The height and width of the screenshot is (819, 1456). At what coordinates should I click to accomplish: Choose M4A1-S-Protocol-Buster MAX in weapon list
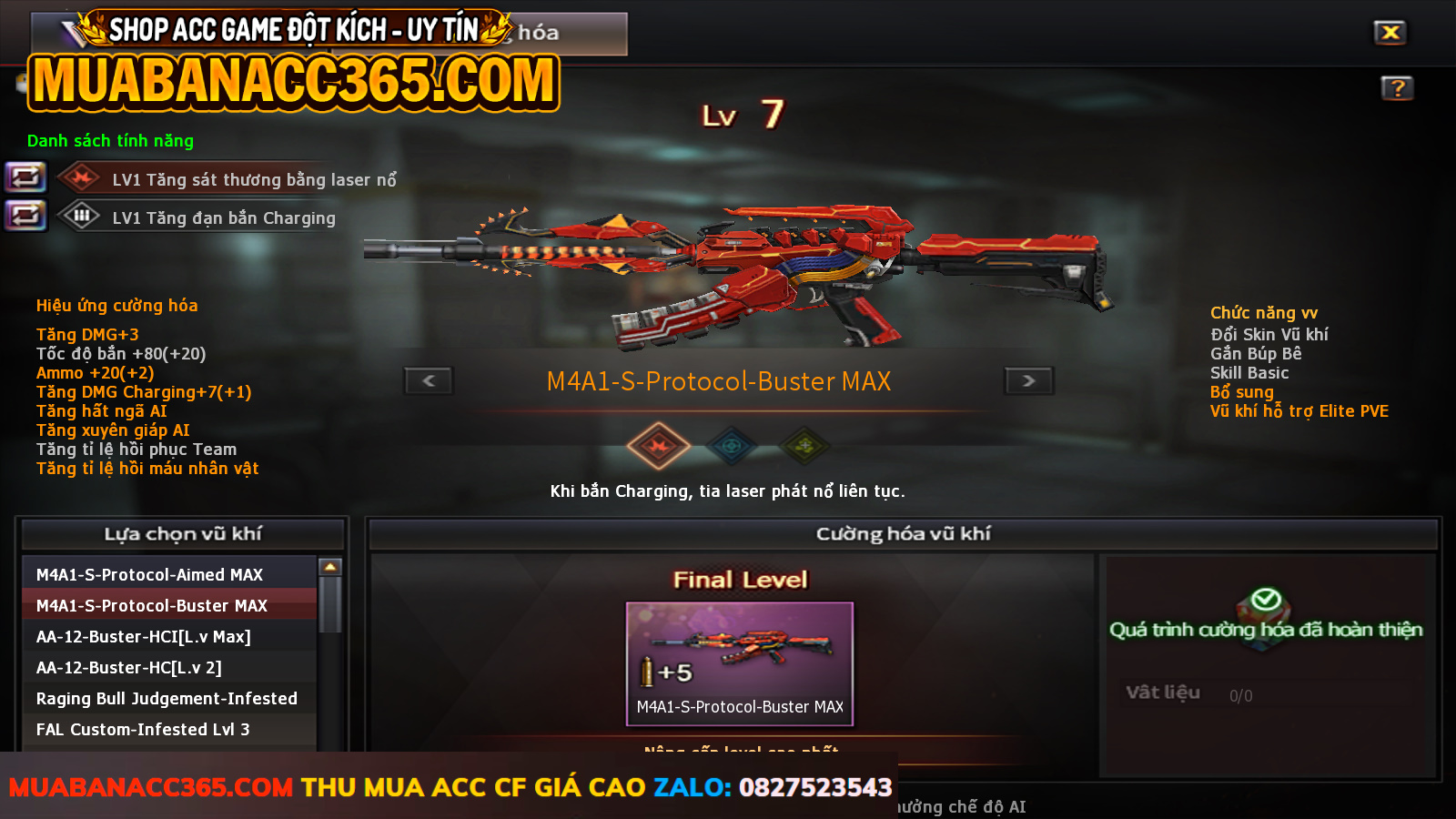pos(168,605)
